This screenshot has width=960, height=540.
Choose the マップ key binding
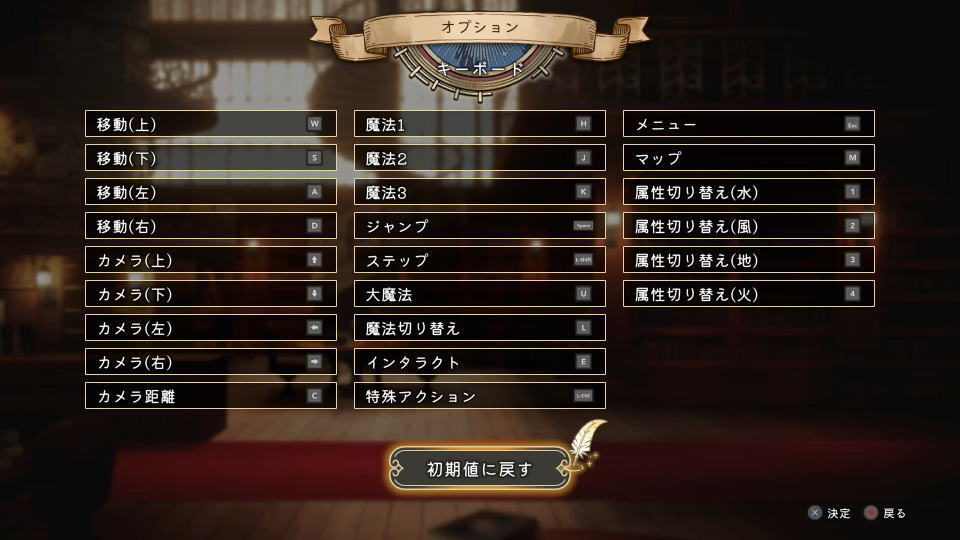tap(748, 158)
